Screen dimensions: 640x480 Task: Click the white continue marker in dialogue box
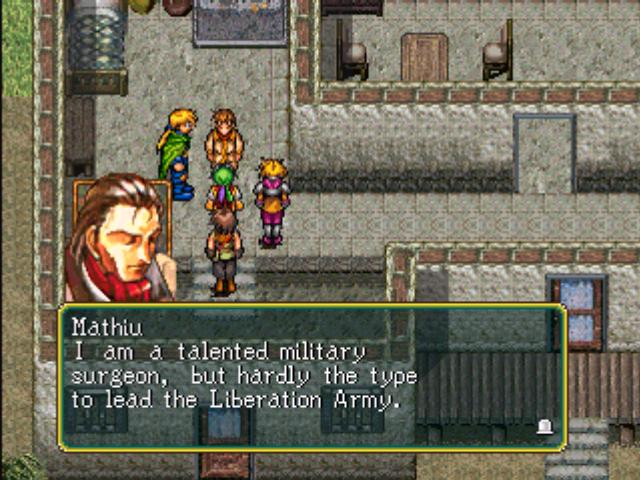544,427
